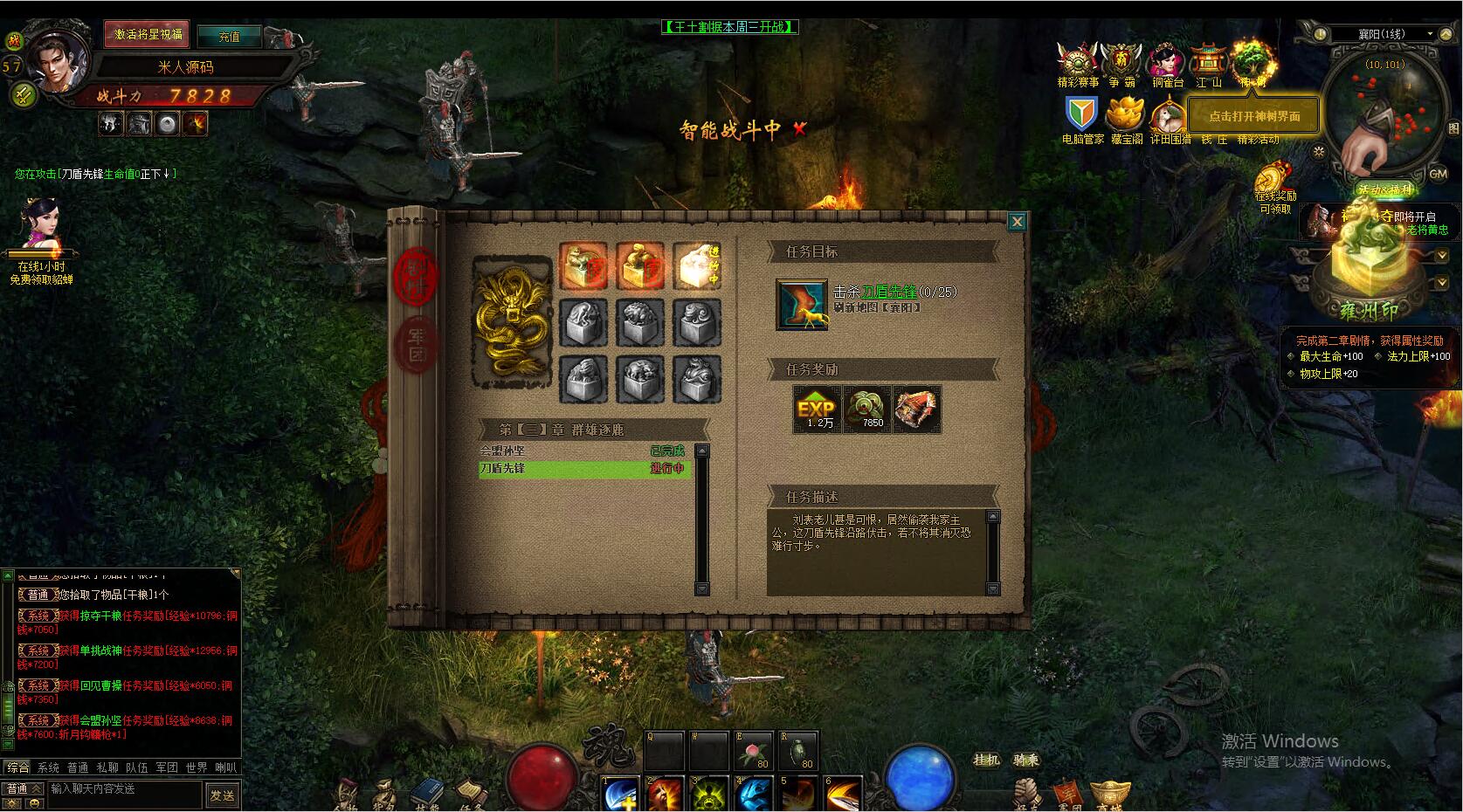Click the 骑乘 mount button
Viewport: 1463px width, 812px height.
pyautogui.click(x=1026, y=760)
